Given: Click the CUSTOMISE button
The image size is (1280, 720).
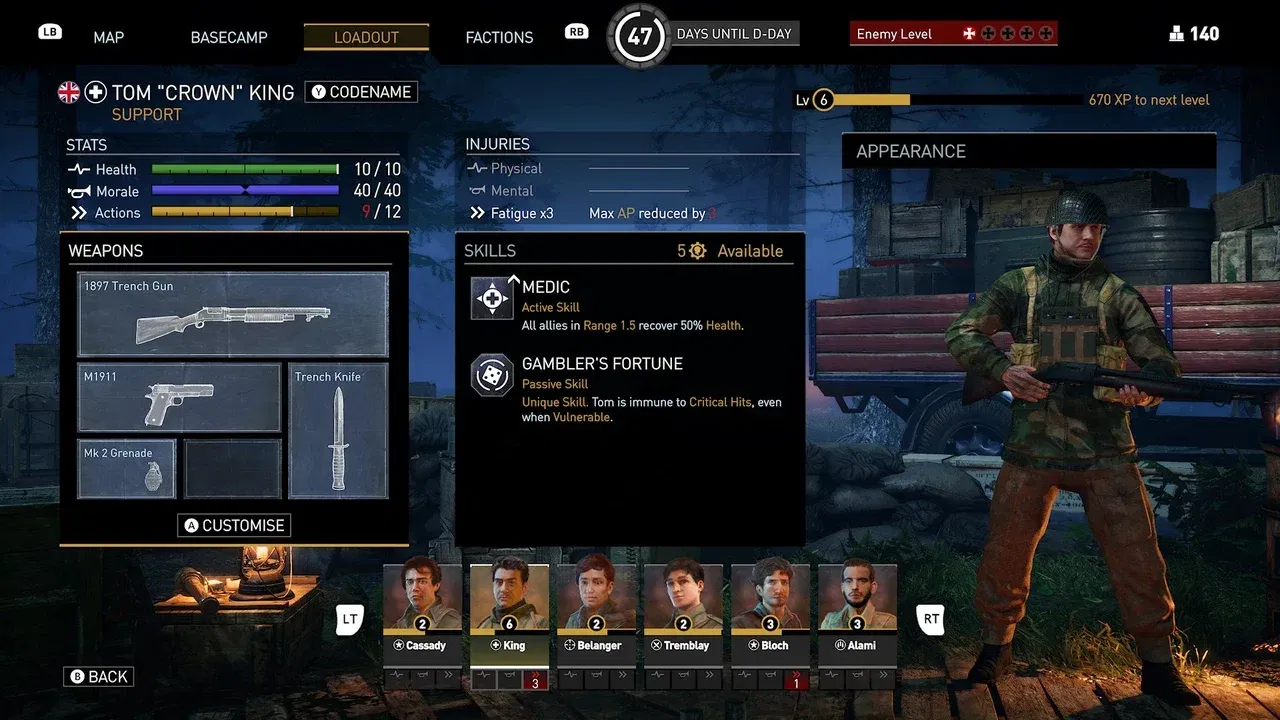Looking at the screenshot, I should [234, 525].
